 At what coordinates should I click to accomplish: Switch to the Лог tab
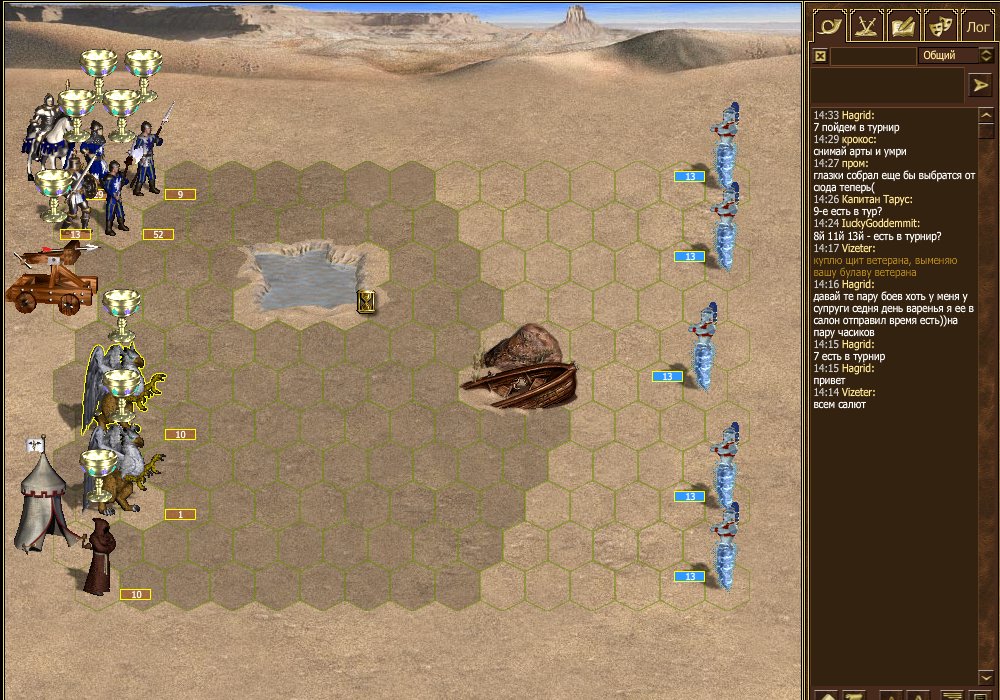[978, 25]
